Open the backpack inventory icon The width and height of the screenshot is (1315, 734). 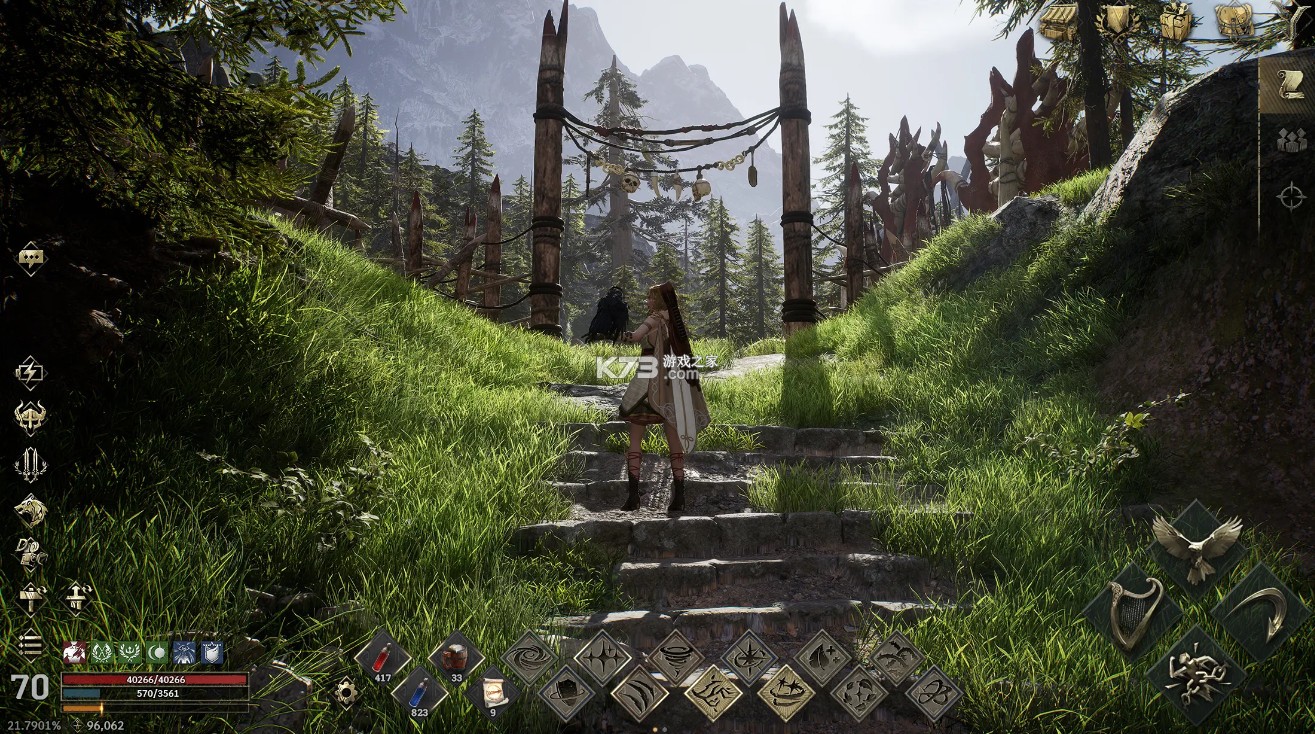tap(1235, 22)
